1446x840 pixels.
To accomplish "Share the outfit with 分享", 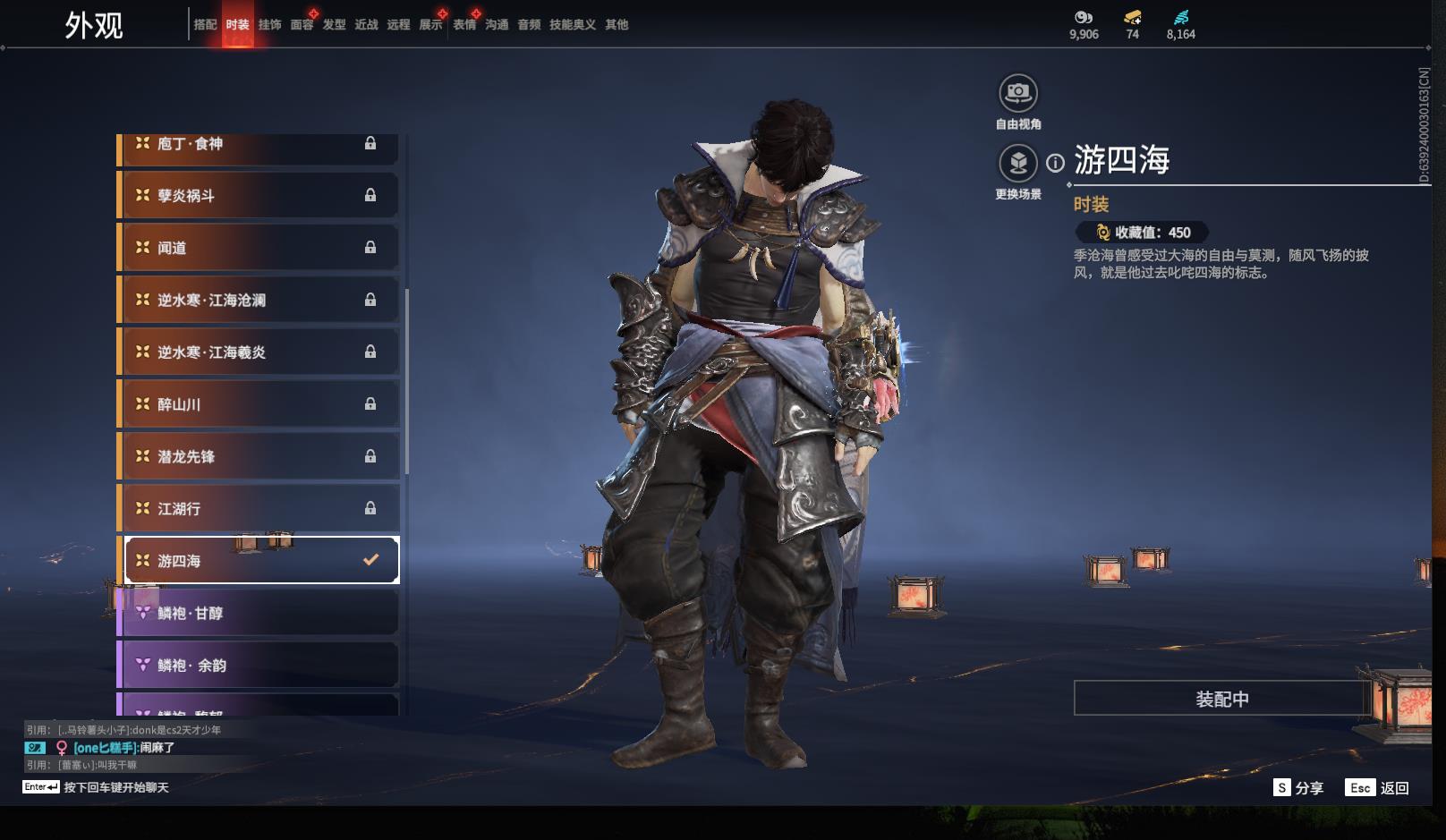I will click(x=1298, y=788).
